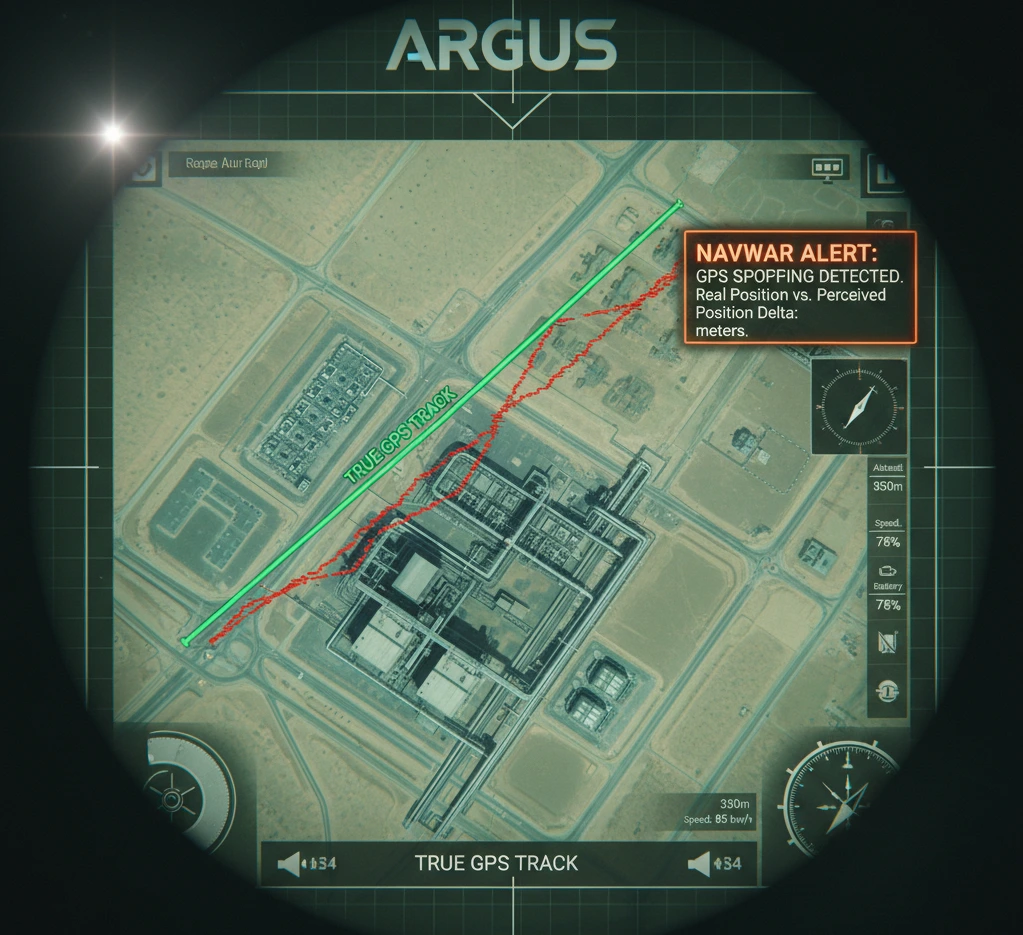The height and width of the screenshot is (935, 1023).
Task: Click the square button at top-right corner
Action: pyautogui.click(x=884, y=172)
